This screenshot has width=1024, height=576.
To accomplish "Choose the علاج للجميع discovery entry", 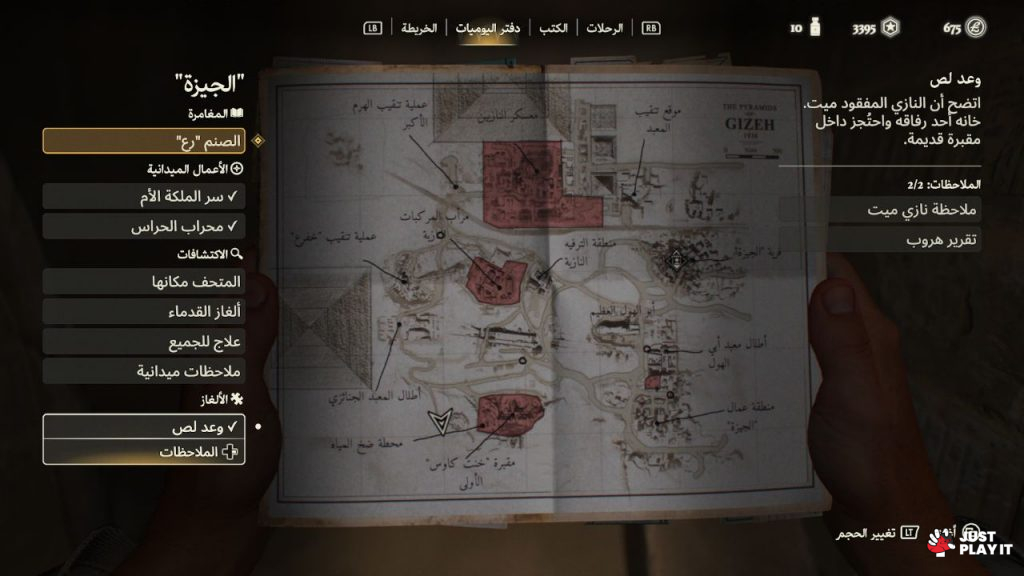I will [x=144, y=342].
